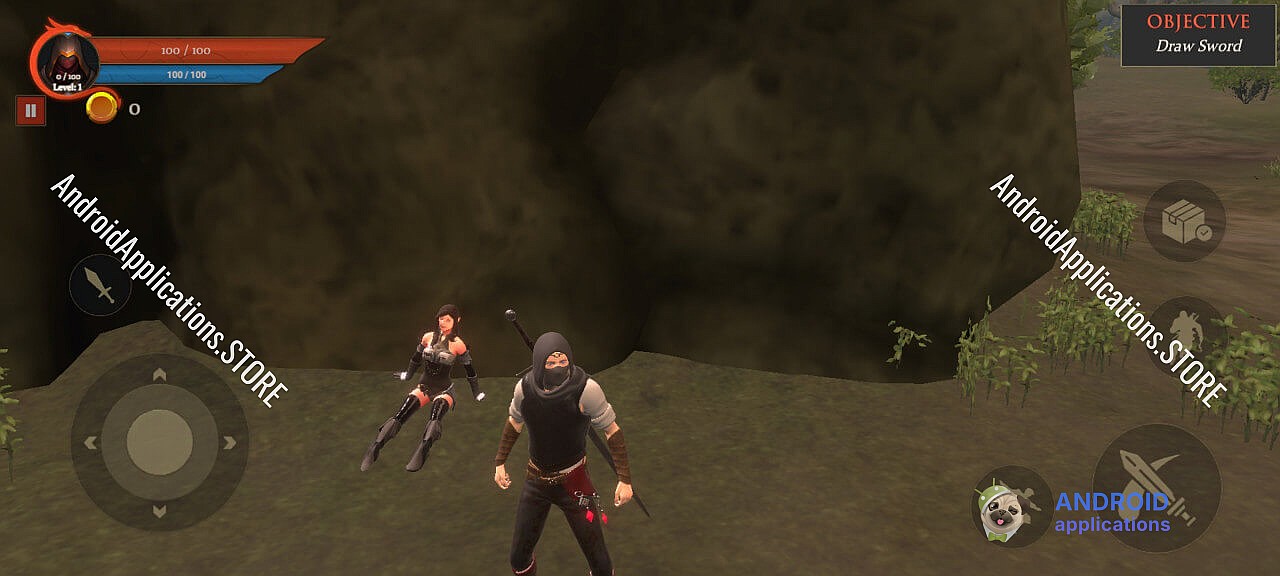Click the pug Android applications logo

pos(1011,506)
